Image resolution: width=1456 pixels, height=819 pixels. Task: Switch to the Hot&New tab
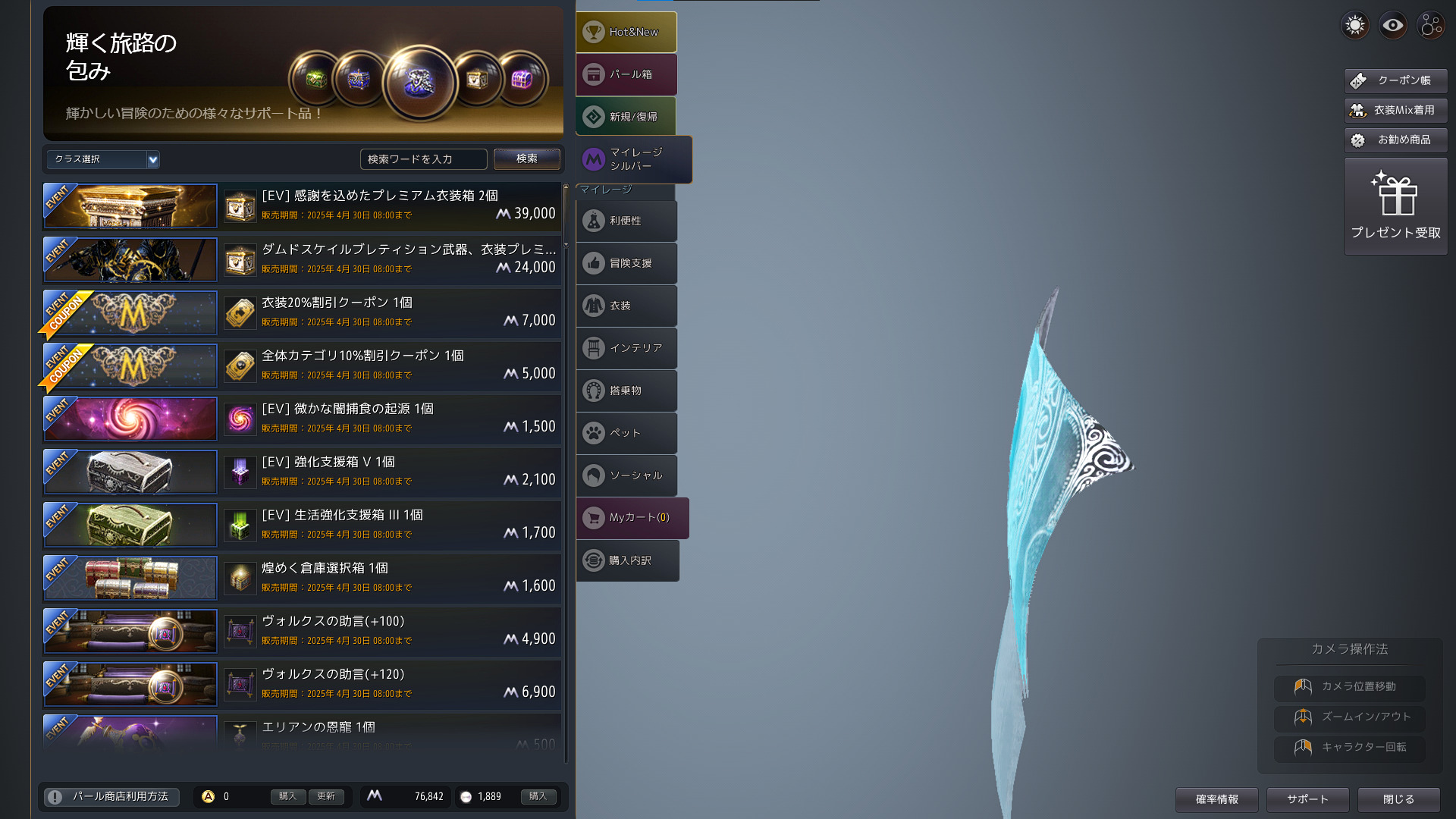pyautogui.click(x=626, y=32)
